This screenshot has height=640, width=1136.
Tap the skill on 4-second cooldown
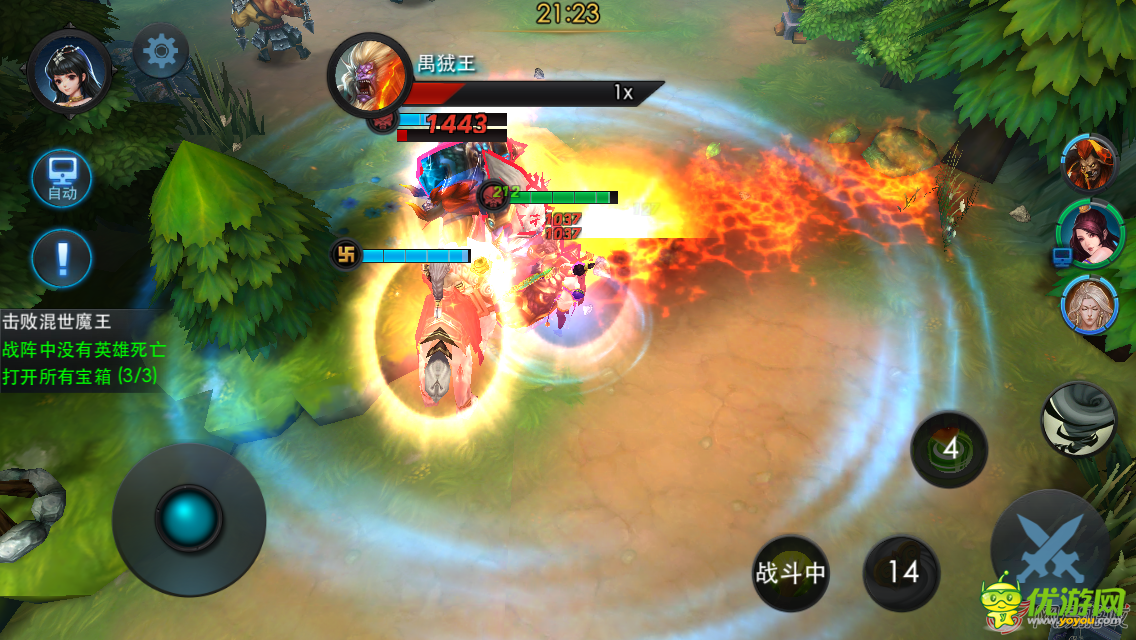click(x=949, y=450)
